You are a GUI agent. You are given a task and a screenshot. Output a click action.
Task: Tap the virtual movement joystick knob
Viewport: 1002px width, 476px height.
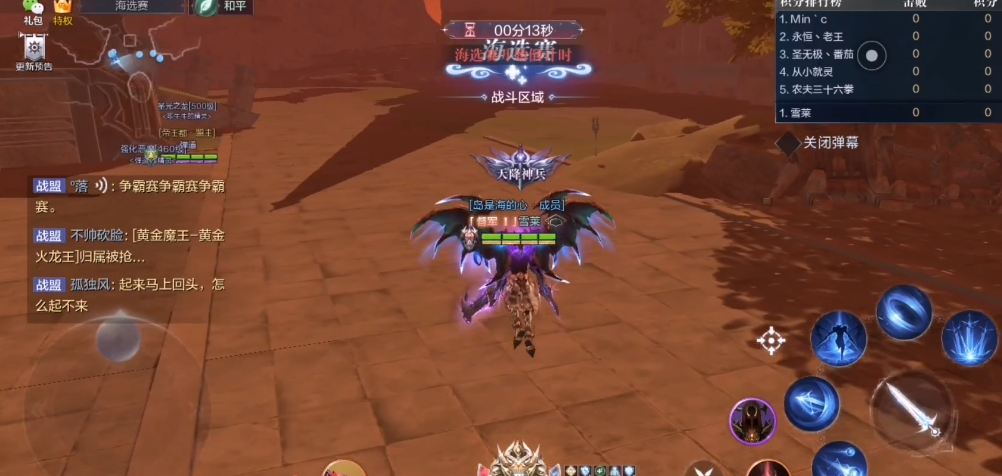click(118, 342)
